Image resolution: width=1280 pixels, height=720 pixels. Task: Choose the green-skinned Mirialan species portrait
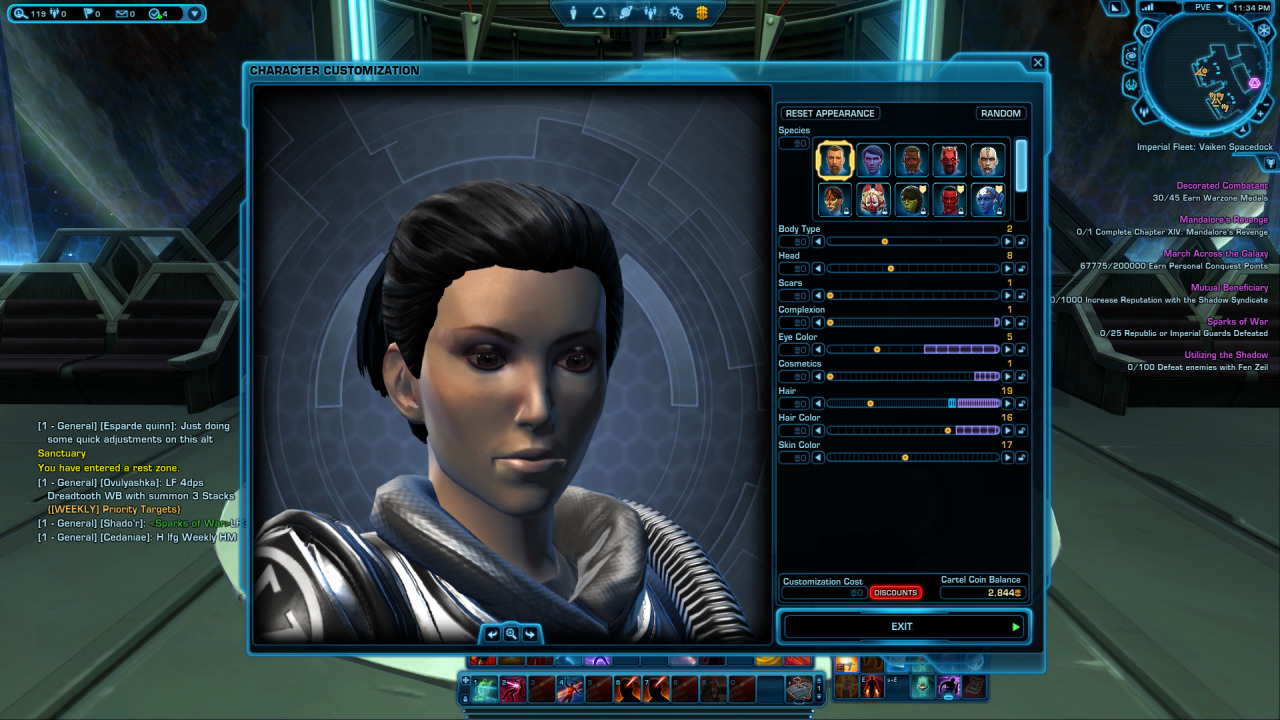click(910, 199)
